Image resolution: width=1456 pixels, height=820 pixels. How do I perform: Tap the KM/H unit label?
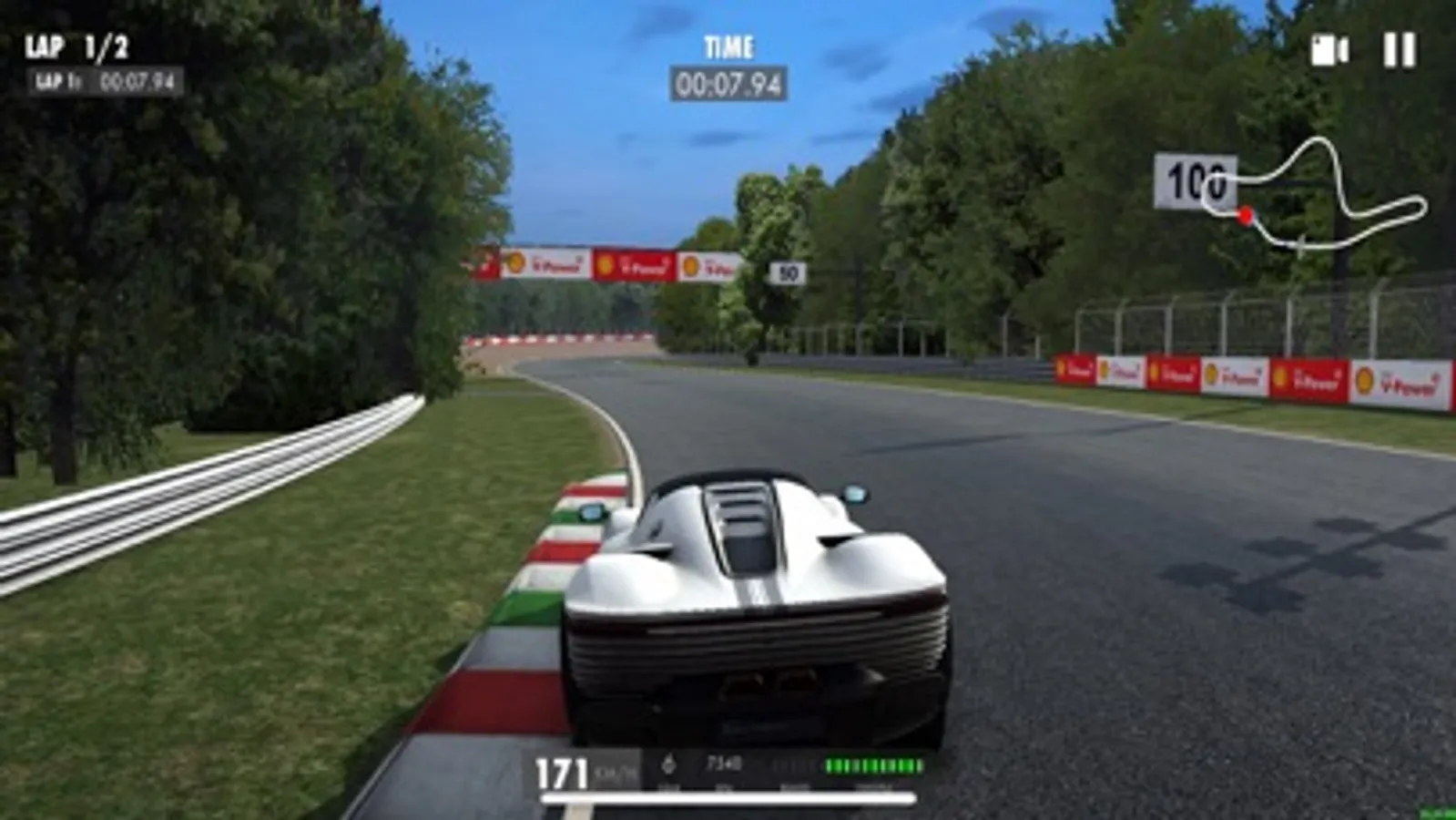click(x=612, y=773)
